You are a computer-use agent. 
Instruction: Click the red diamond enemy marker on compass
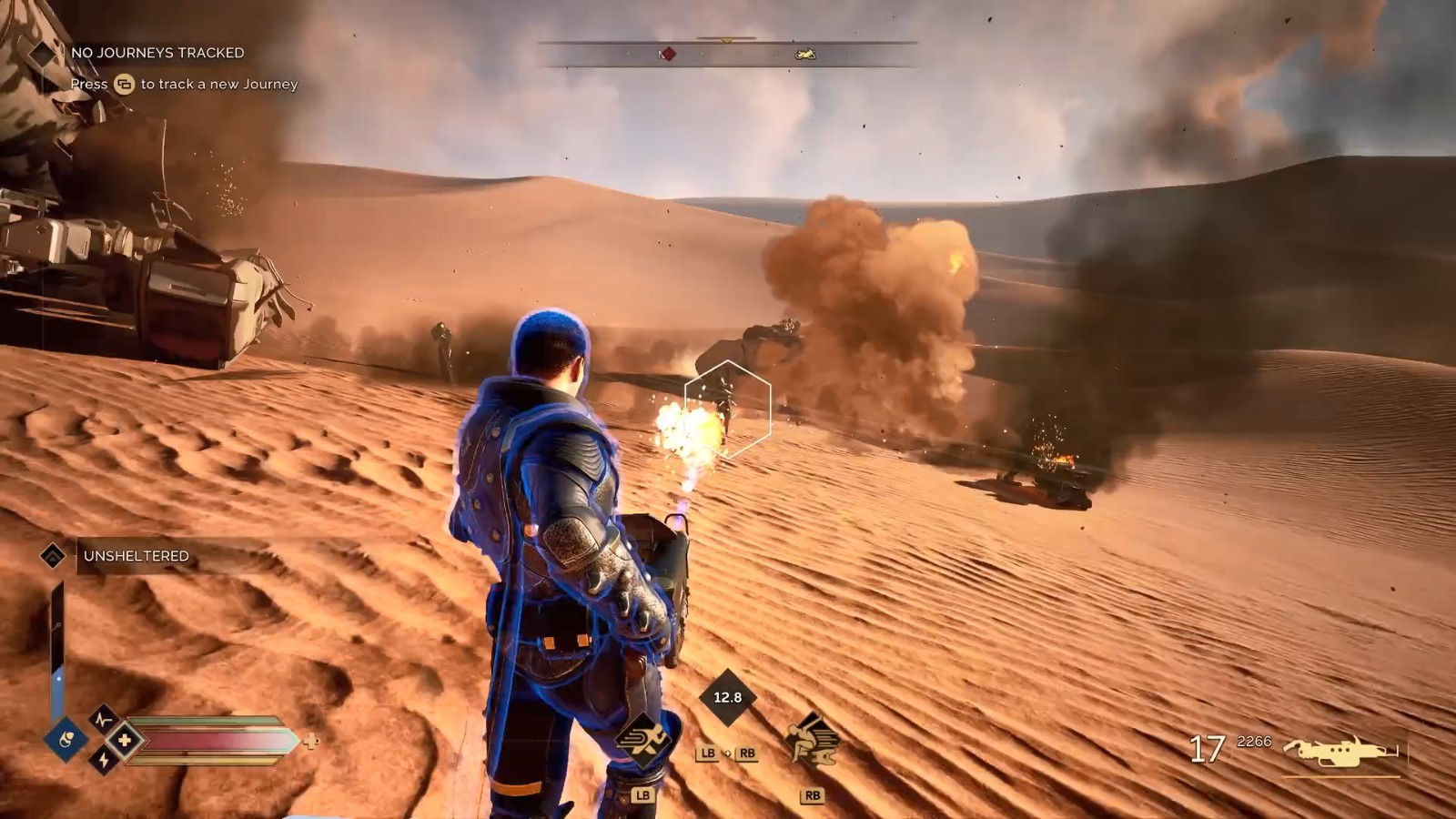(x=667, y=55)
